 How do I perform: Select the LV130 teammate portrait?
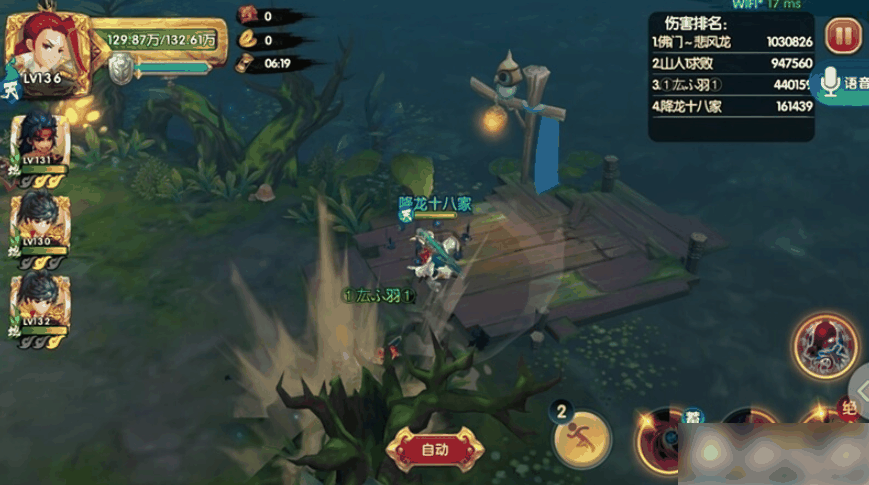pyautogui.click(x=40, y=224)
